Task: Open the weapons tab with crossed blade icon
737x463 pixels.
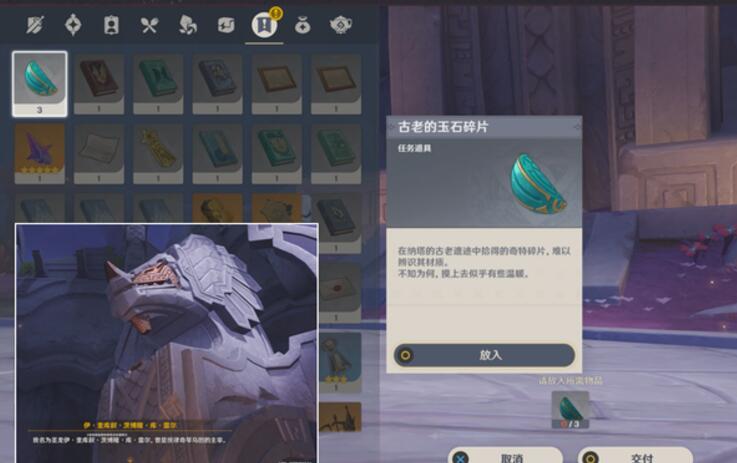Action: pos(35,26)
